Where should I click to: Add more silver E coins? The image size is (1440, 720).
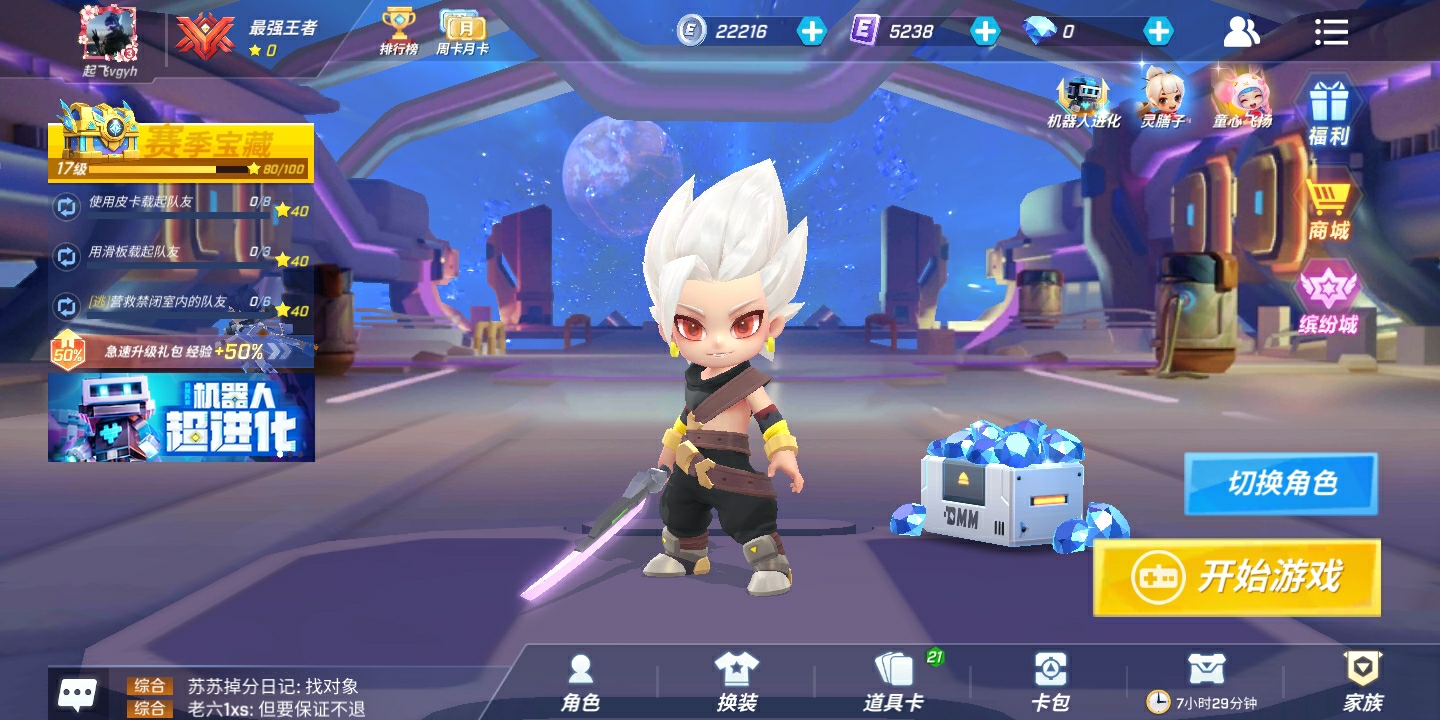click(811, 31)
